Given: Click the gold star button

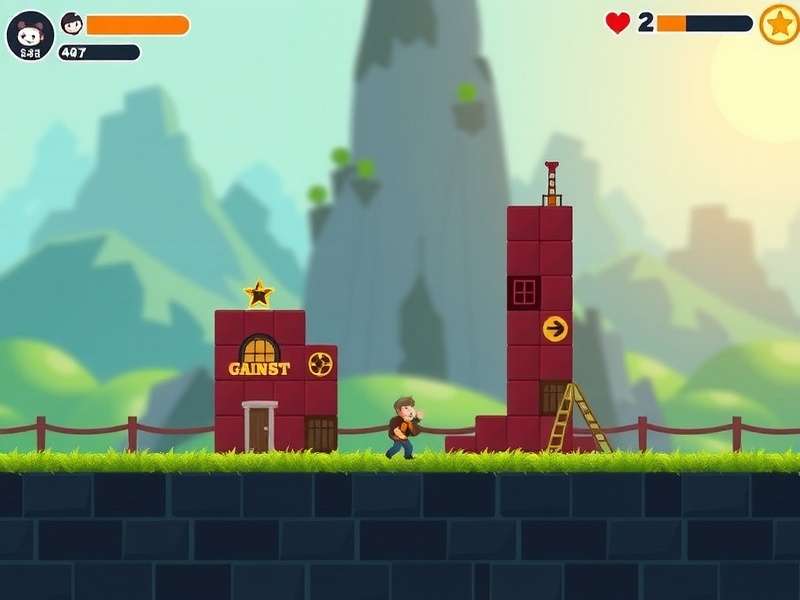Looking at the screenshot, I should [779, 24].
